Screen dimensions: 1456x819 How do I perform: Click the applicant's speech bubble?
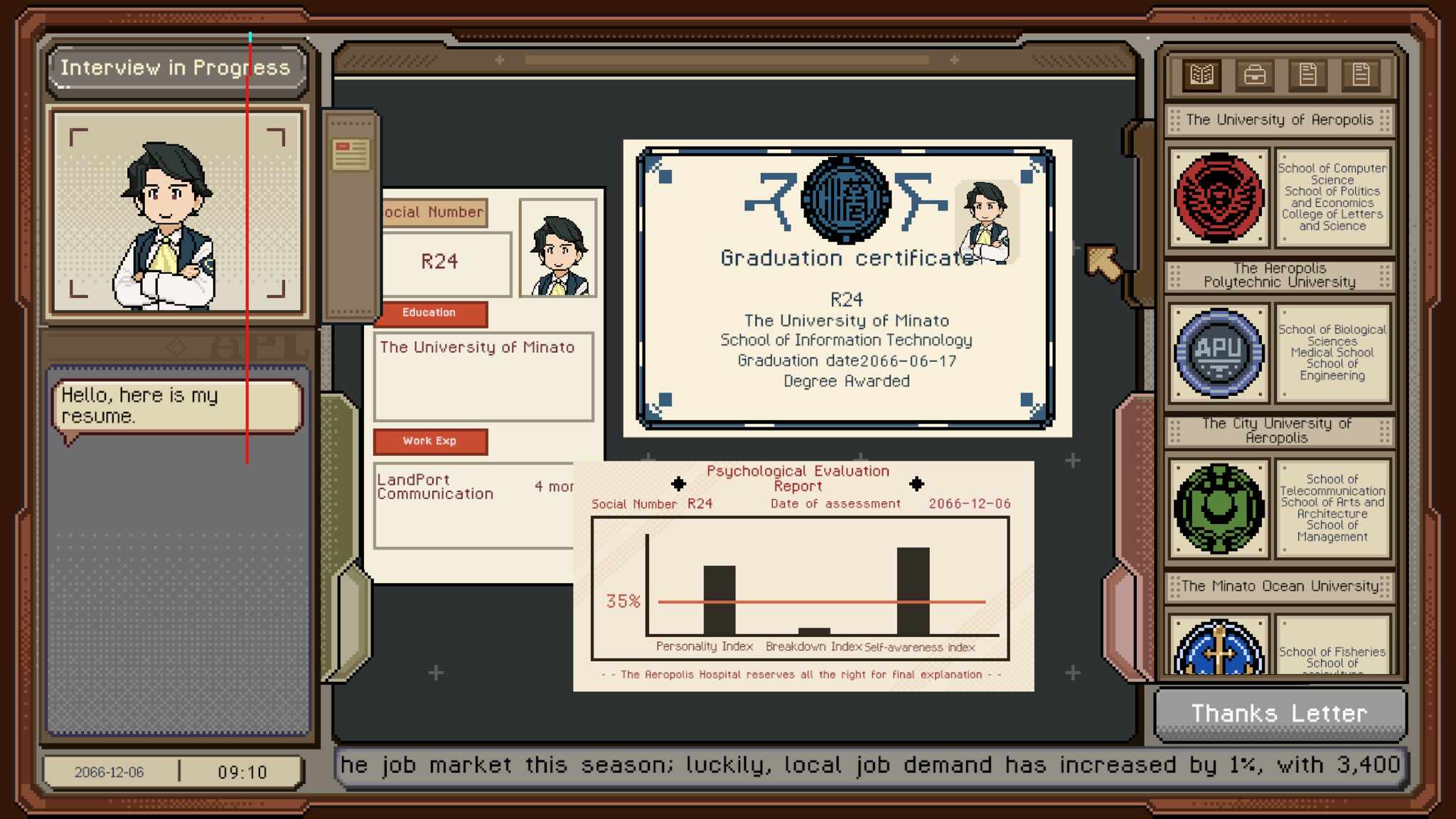(178, 406)
